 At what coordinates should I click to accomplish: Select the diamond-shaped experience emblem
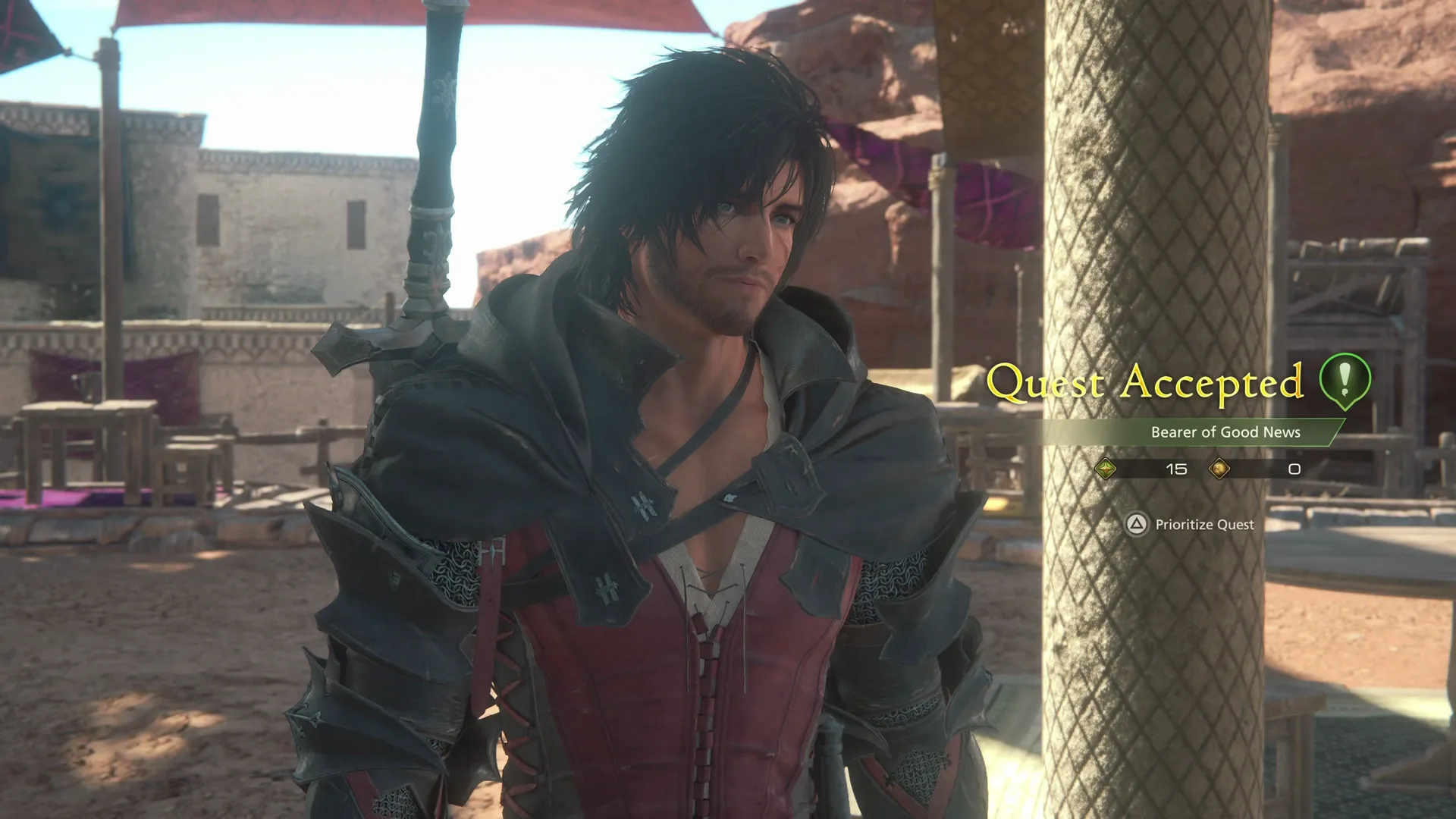(x=1106, y=469)
